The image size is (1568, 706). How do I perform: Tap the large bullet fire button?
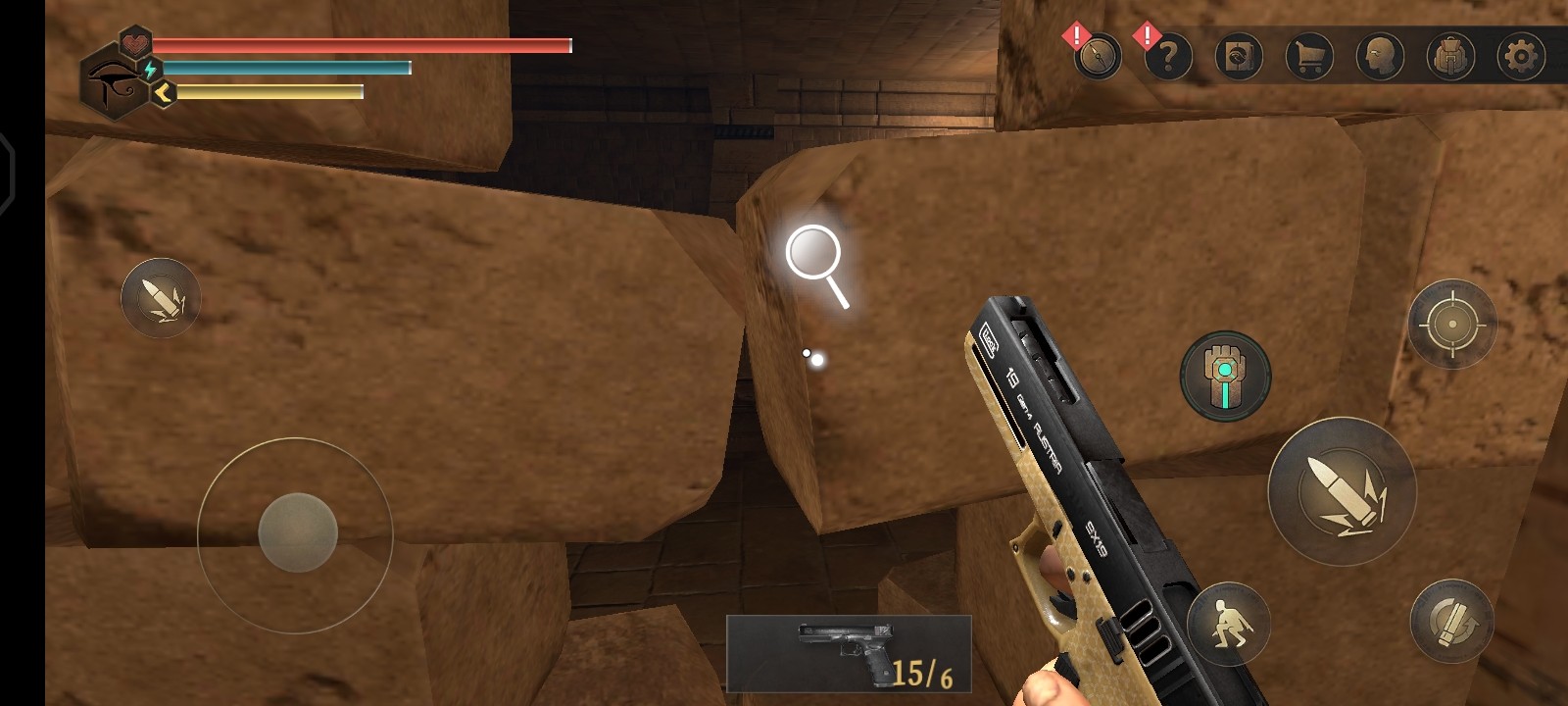click(1342, 490)
